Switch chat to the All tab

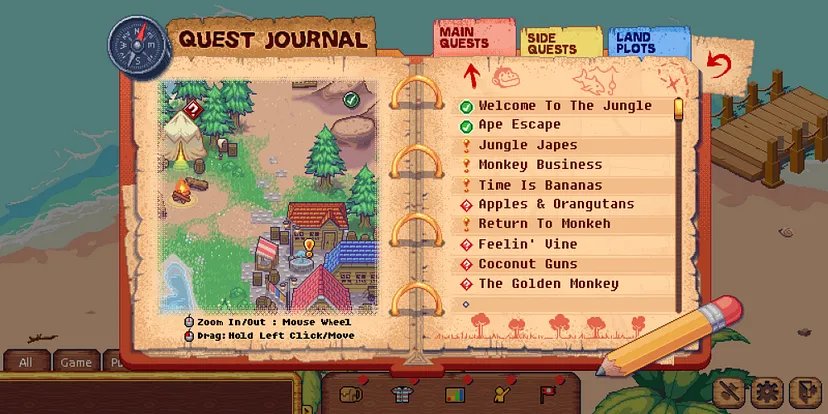click(x=27, y=363)
